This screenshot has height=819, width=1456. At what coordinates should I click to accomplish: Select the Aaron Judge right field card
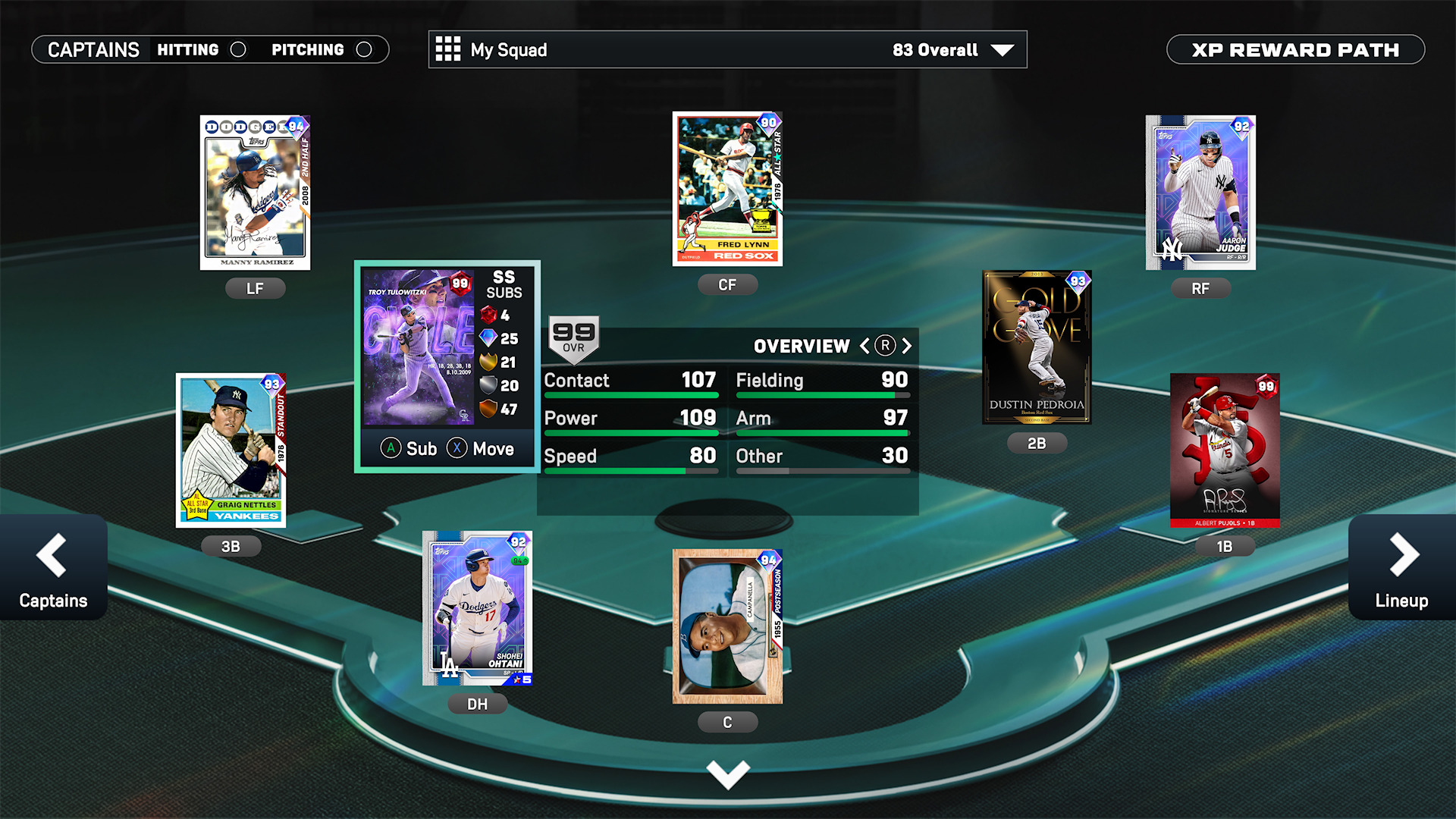1200,193
